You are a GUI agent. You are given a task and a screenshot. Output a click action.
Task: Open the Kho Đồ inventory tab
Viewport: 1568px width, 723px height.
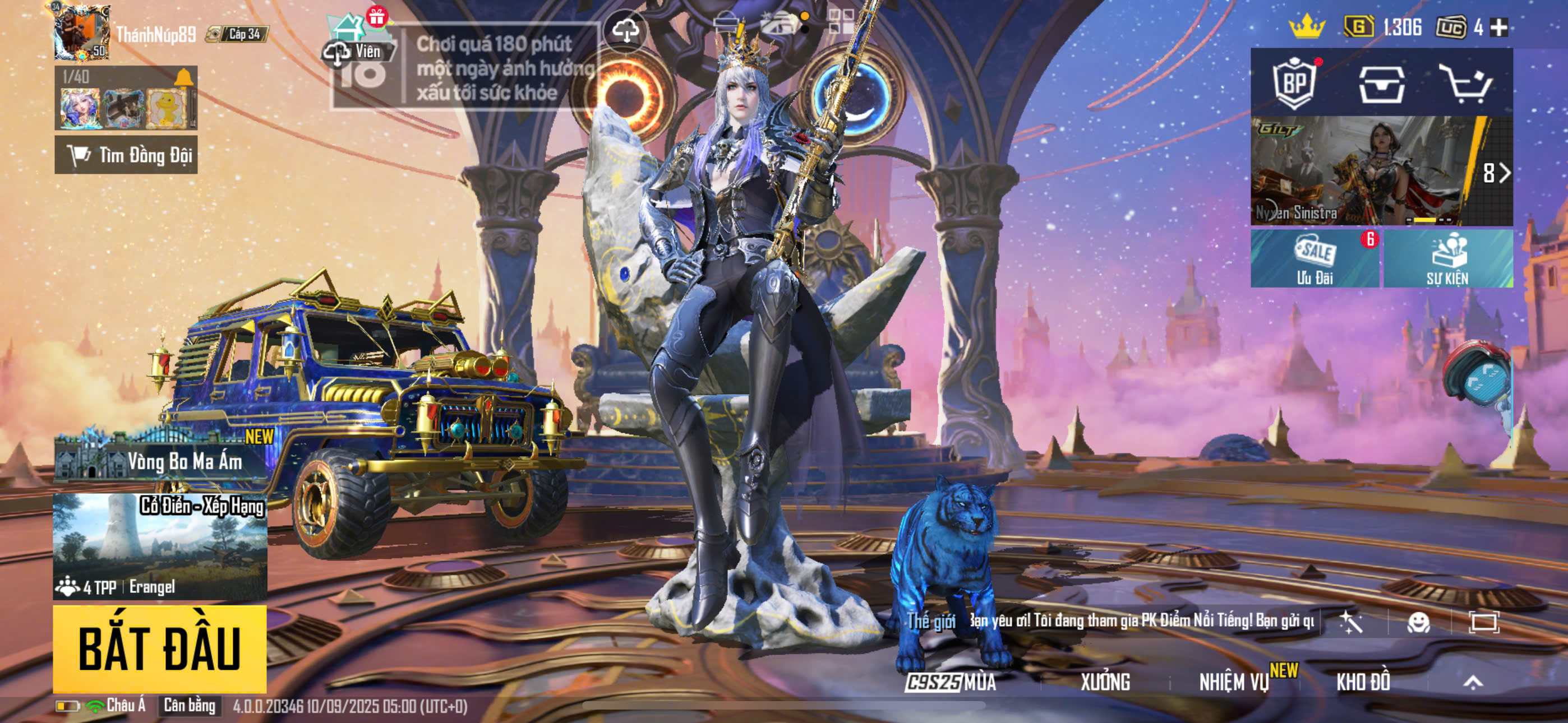click(x=1363, y=682)
